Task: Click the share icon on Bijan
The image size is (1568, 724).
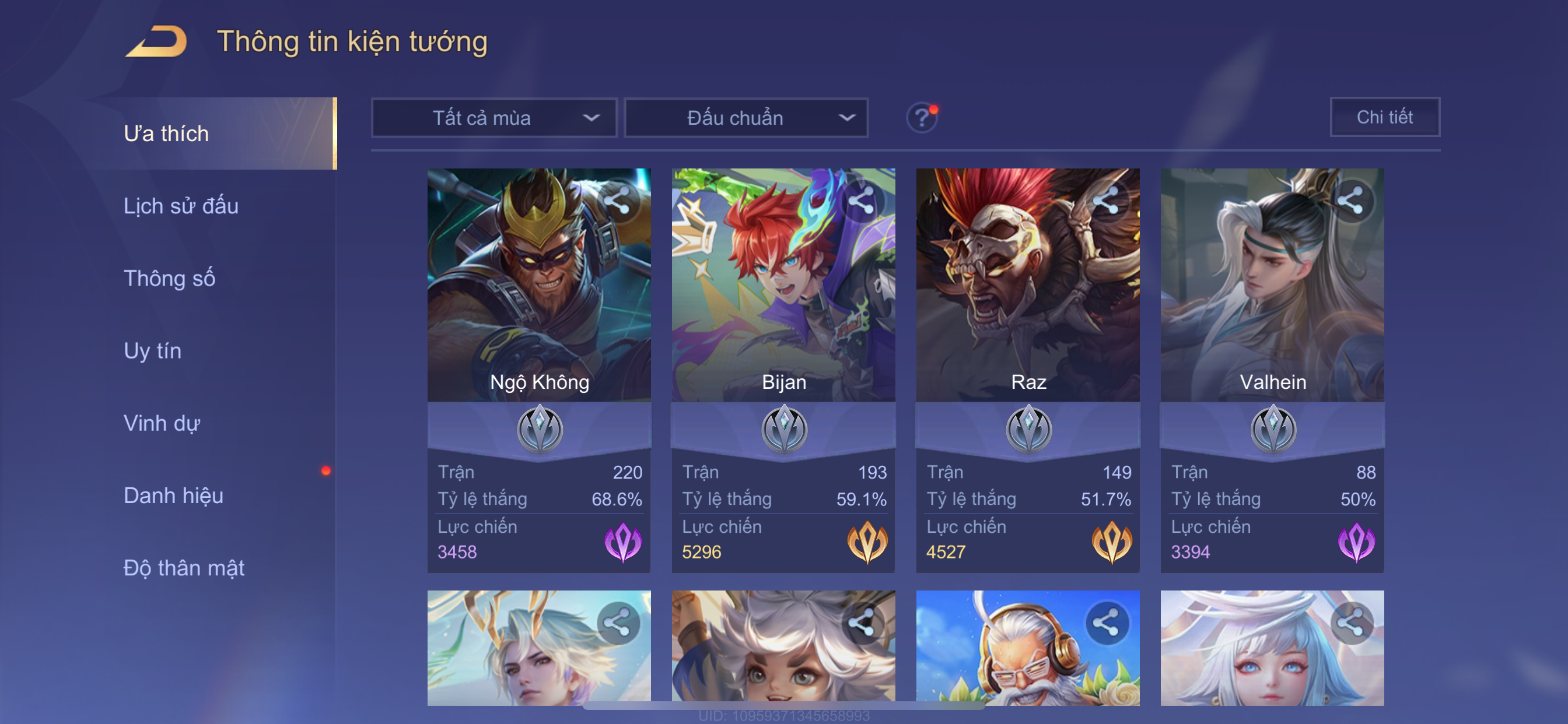Action: [x=862, y=201]
